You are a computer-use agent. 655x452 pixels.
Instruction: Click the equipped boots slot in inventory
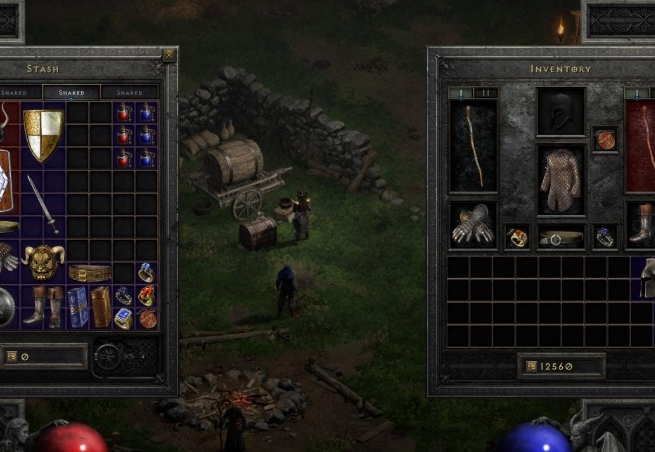[x=640, y=224]
